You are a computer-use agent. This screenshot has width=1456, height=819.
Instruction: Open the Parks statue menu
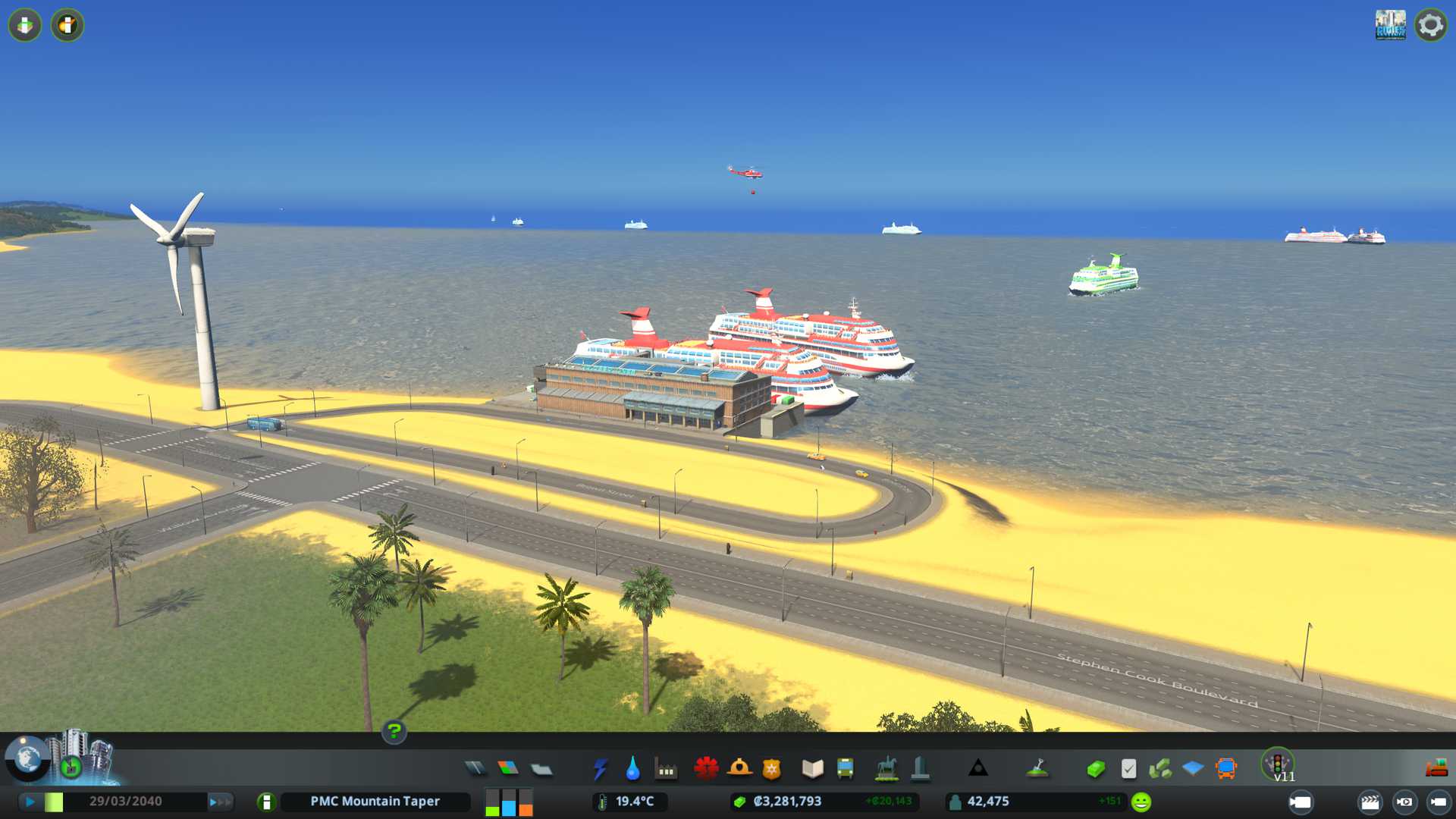(886, 769)
